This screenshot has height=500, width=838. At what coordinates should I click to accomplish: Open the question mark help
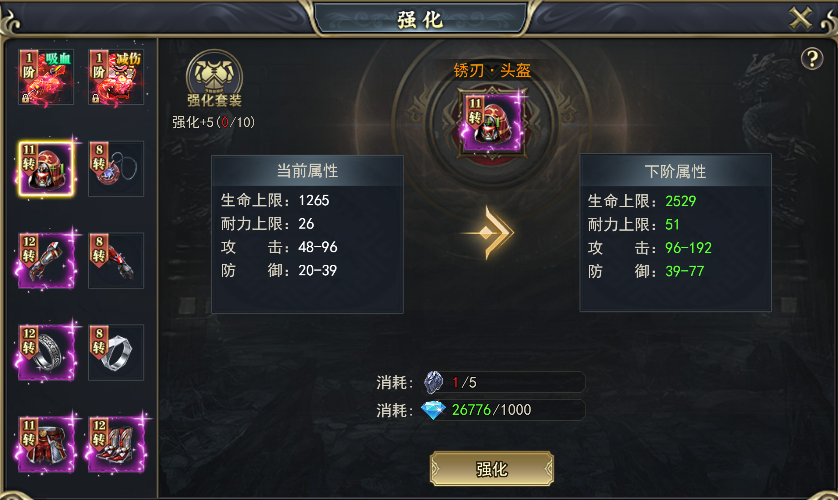point(811,59)
